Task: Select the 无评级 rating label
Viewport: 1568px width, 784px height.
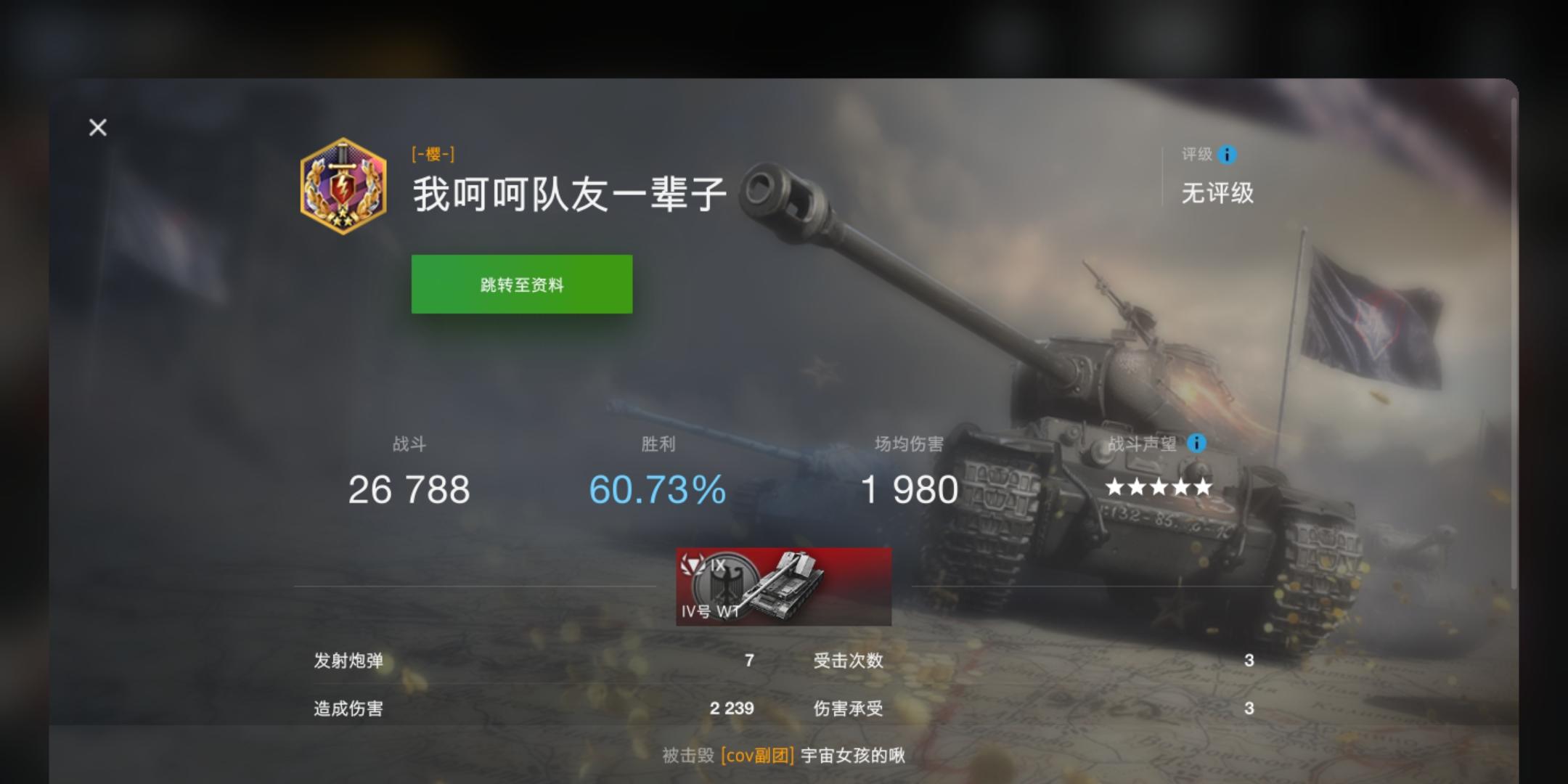Action: point(1217,194)
